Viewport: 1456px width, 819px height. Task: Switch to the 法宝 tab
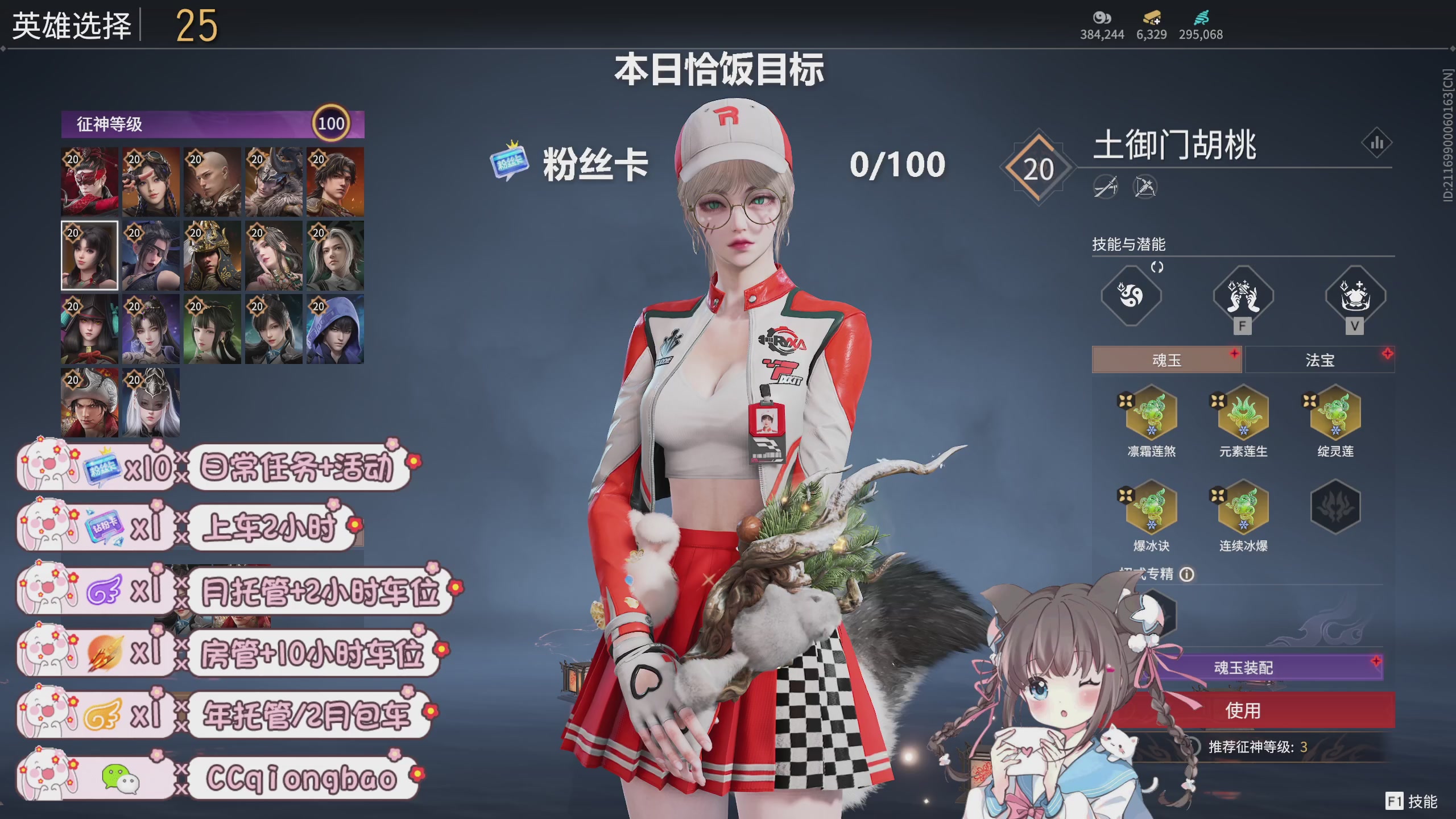[1320, 359]
